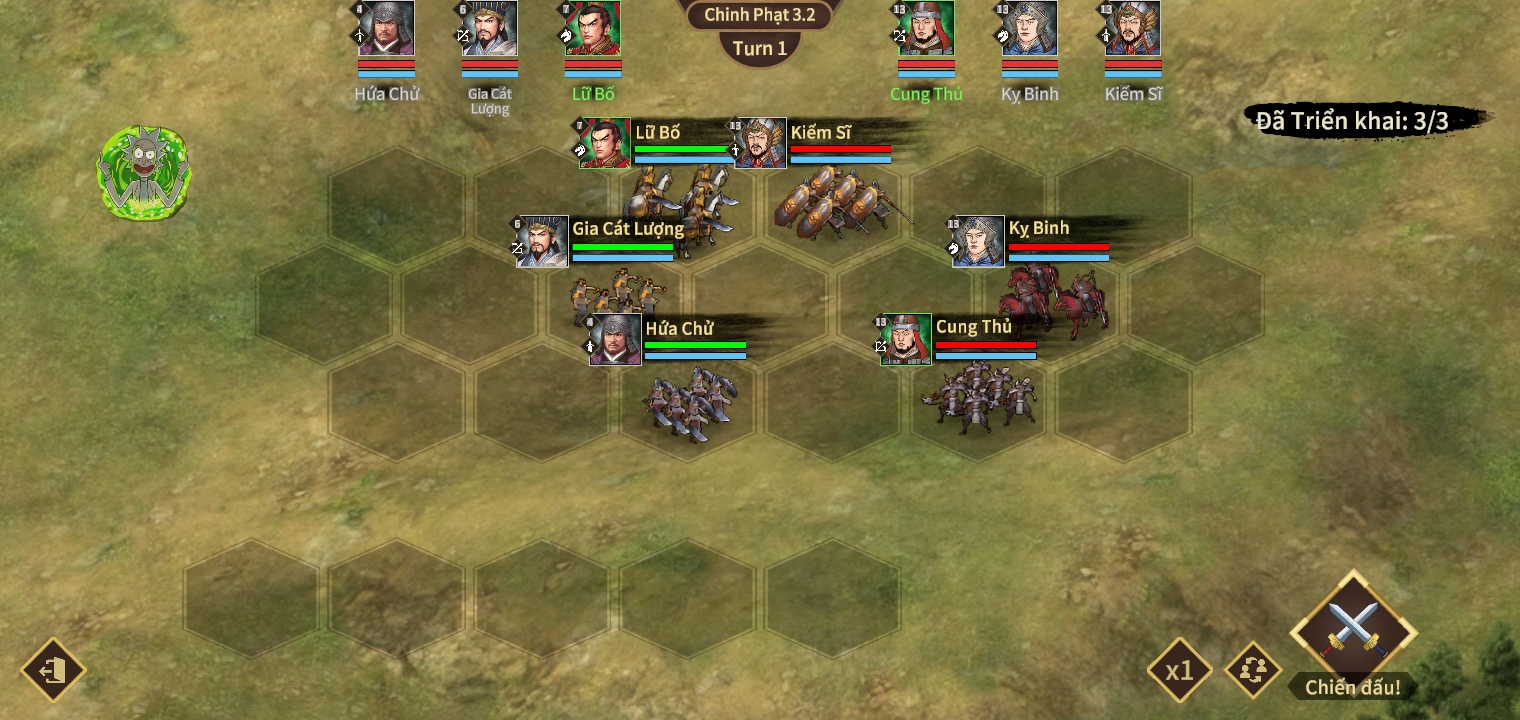Select Gia Cát Lượng portrait in top roster

click(490, 29)
